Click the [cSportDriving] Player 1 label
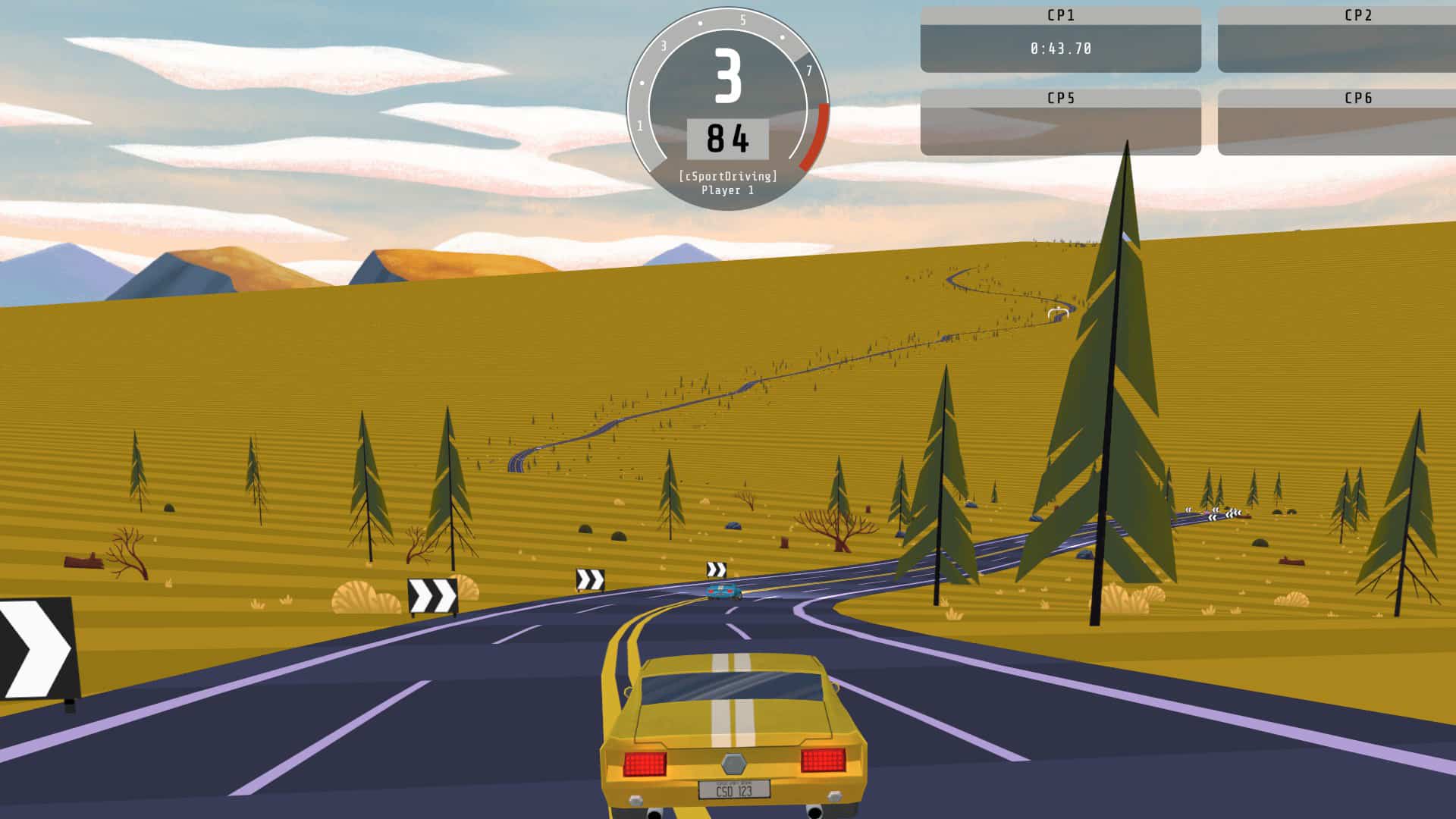Image resolution: width=1456 pixels, height=819 pixels. tap(730, 184)
